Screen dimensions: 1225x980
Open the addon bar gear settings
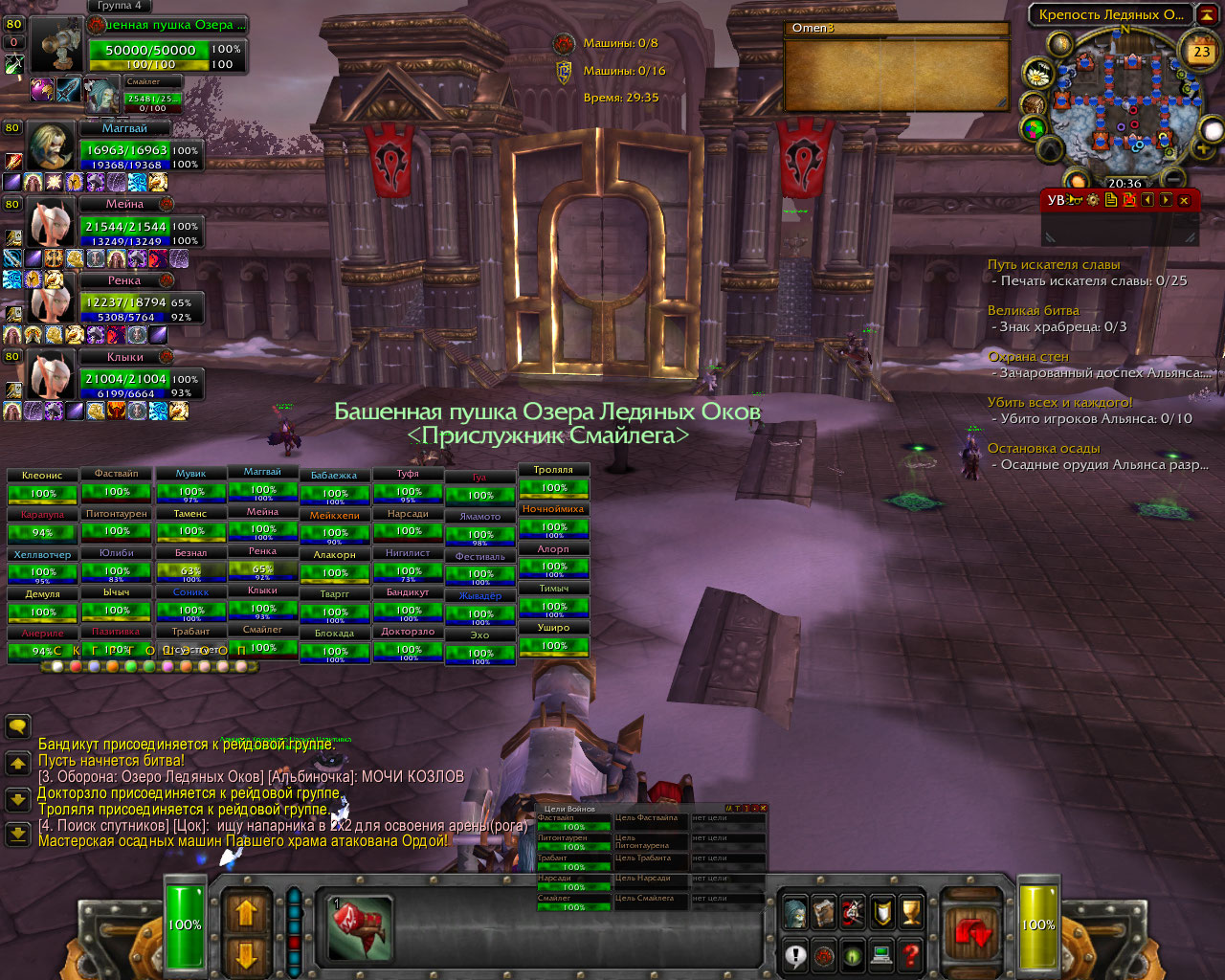coord(1093,200)
